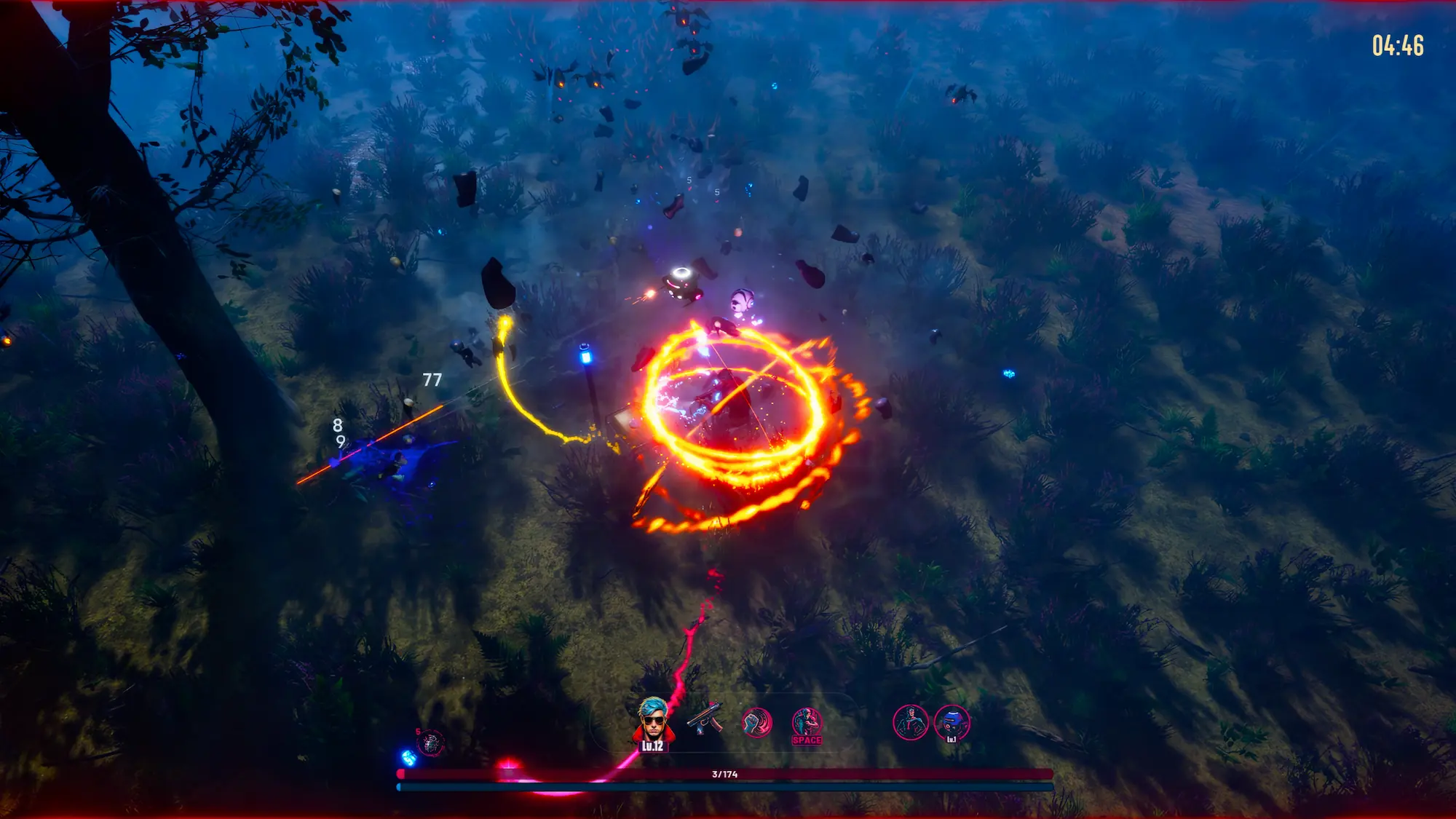Trigger the dash ability labeled SPACE

point(807,725)
